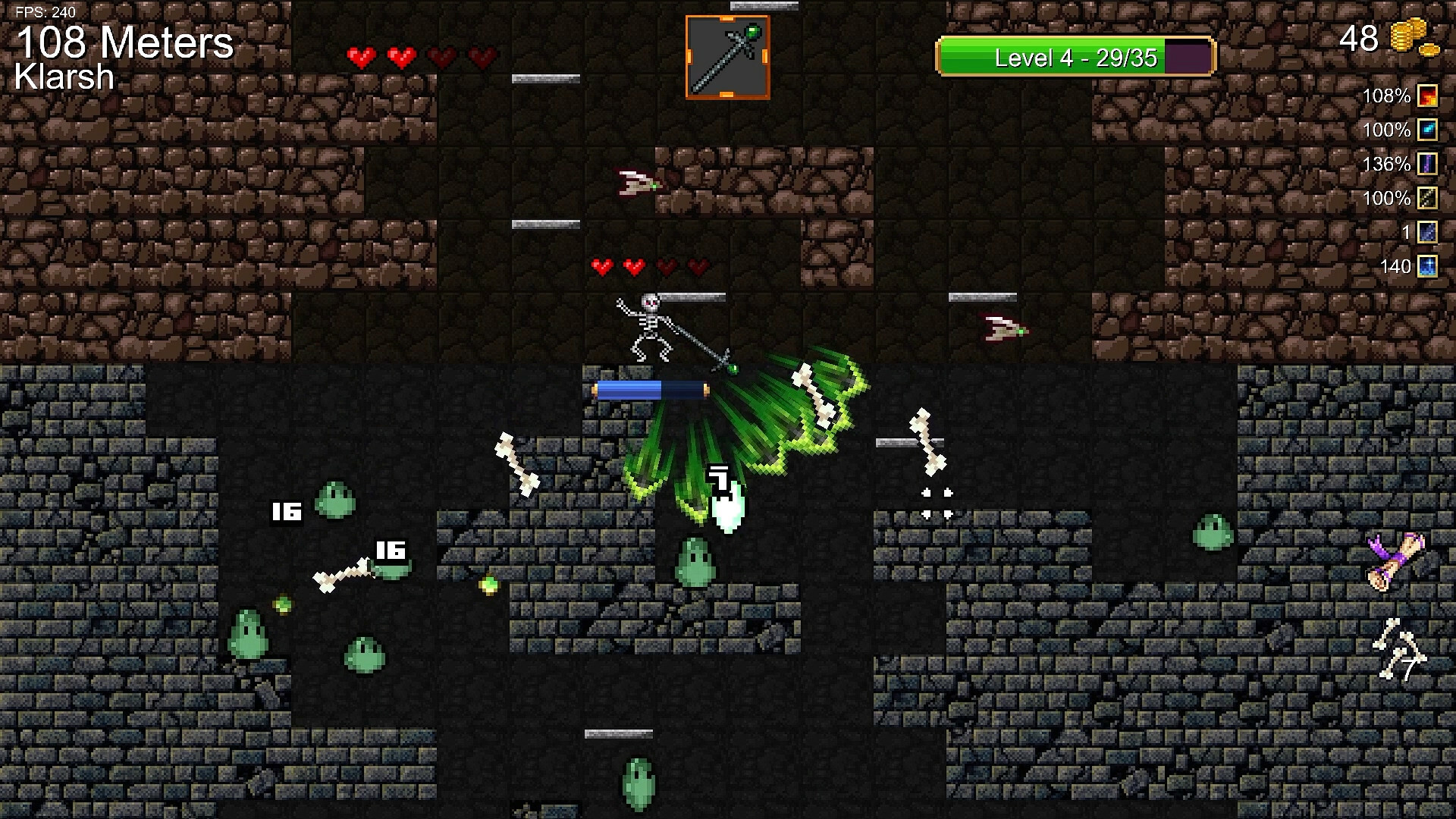Select the purple-ribboned scroll item

(1397, 561)
